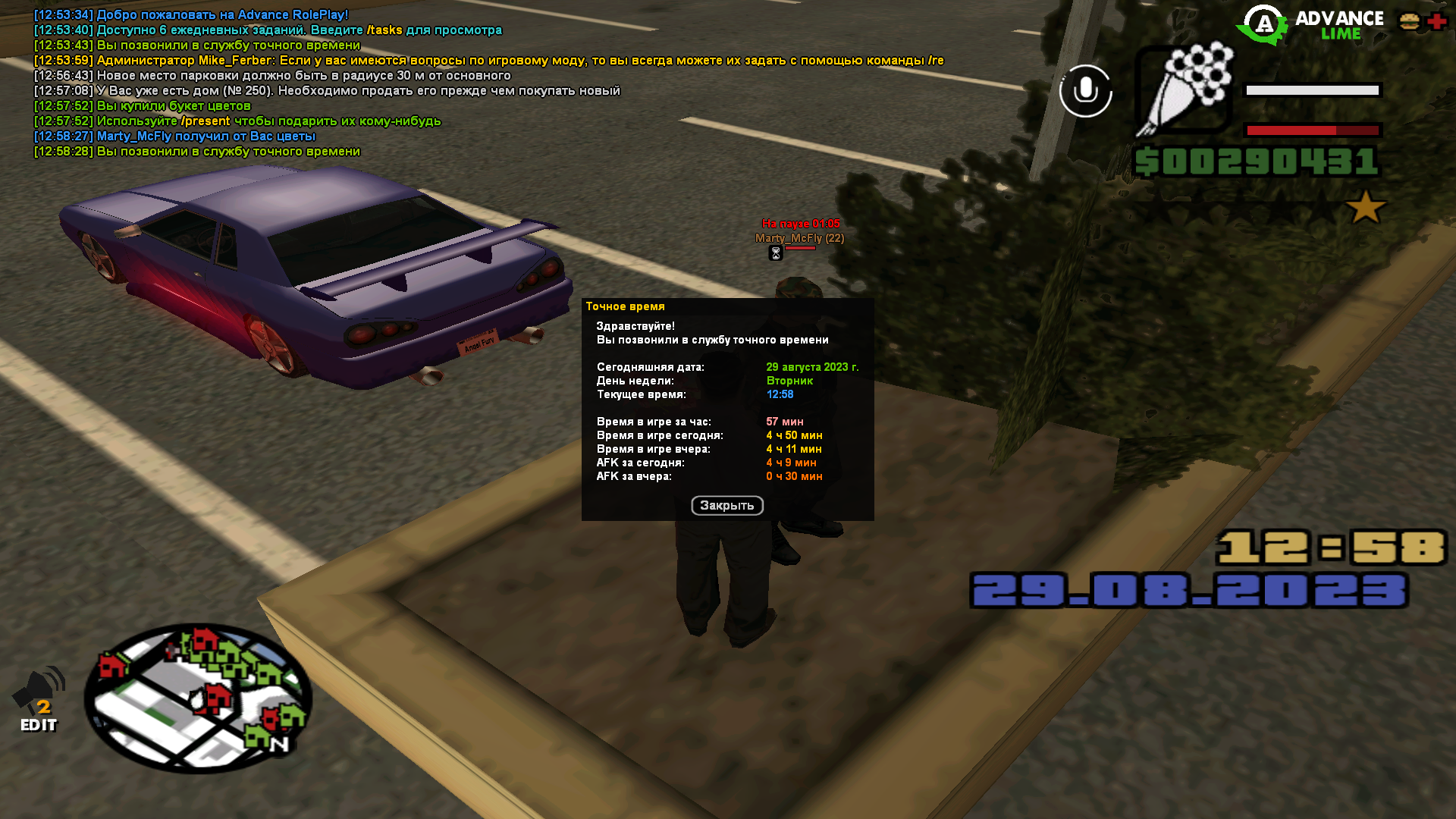1456x819 pixels.
Task: Select the burger hunger icon
Action: coord(1410,22)
